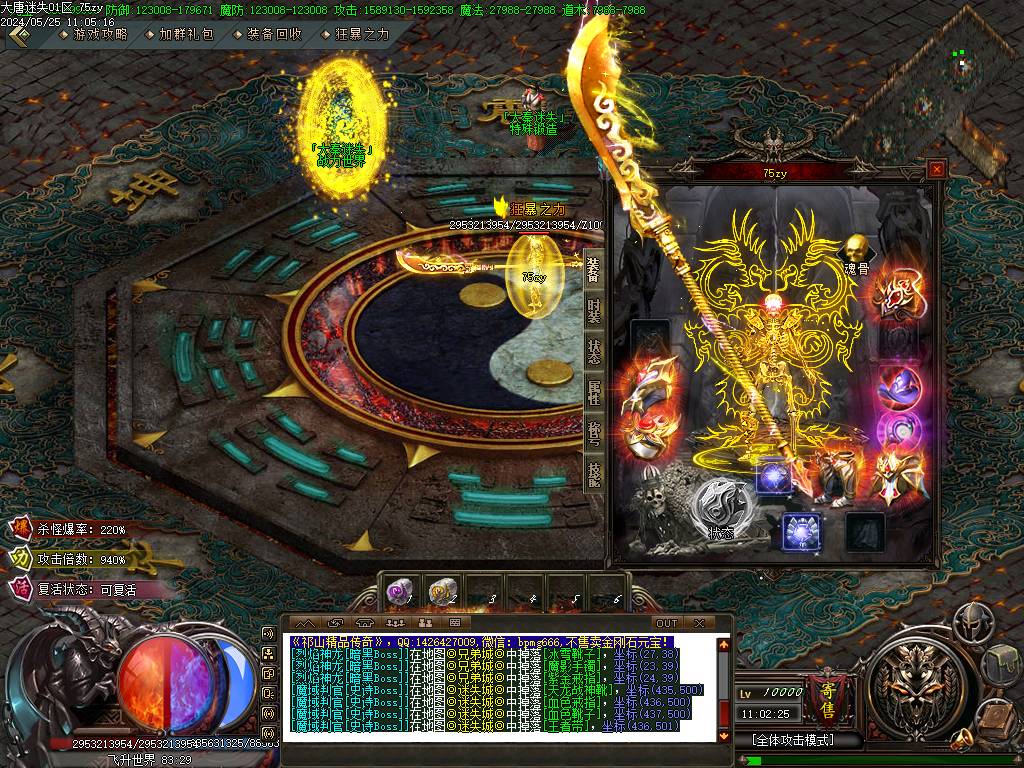
Task: Use the golden scroll in hotbar slot 2
Action: click(443, 593)
